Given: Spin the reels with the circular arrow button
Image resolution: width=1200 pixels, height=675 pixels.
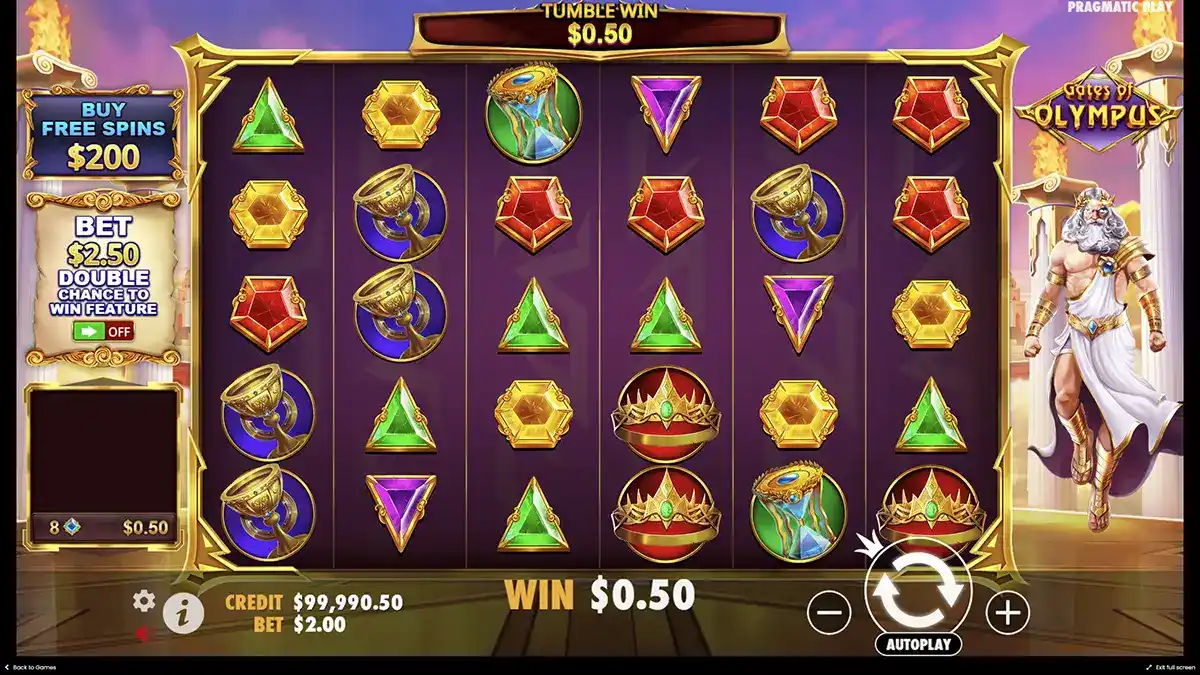Looking at the screenshot, I should pyautogui.click(x=918, y=590).
